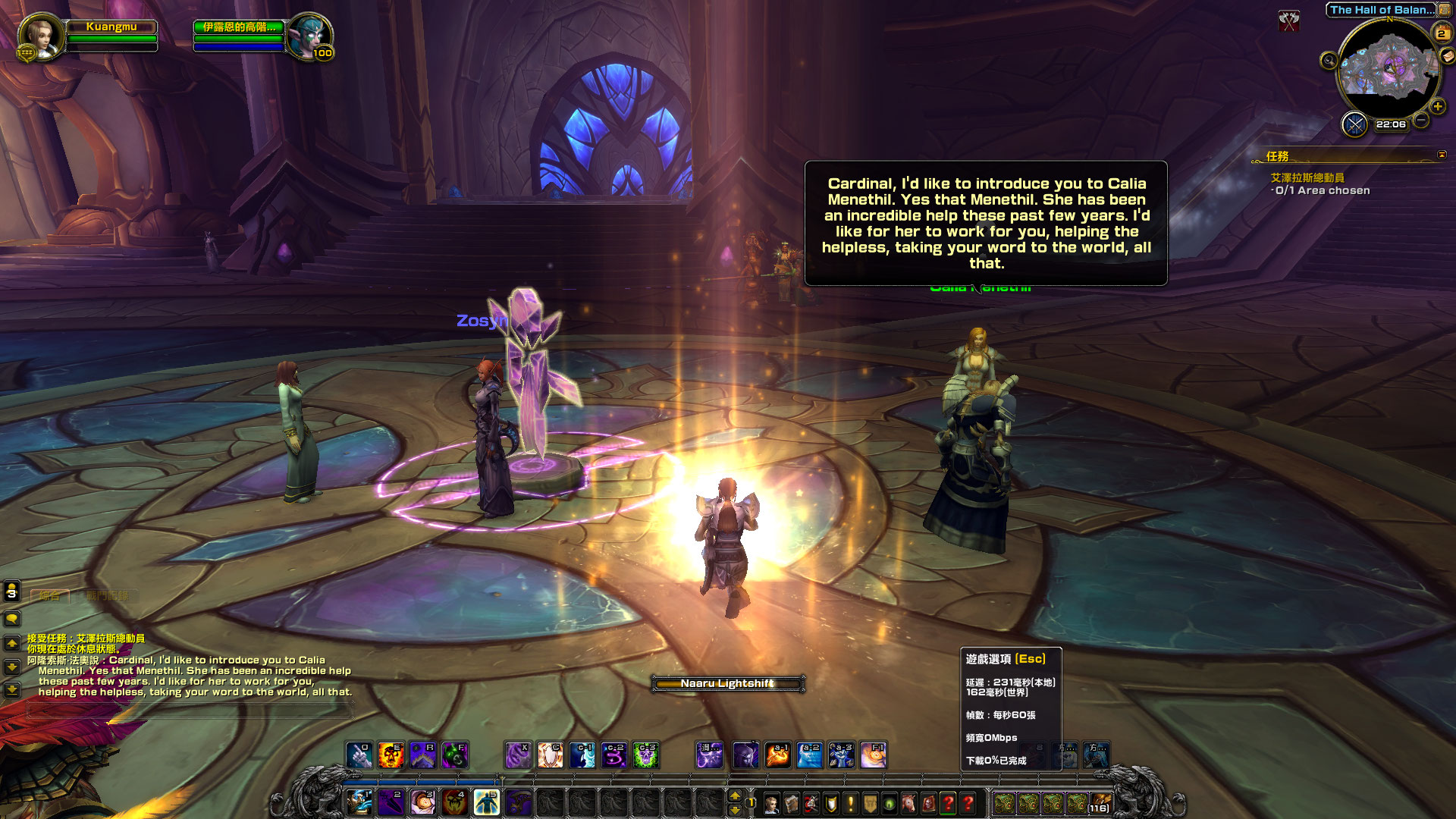Select the tracked quest 艾澤拉斯總動員

[x=1307, y=177]
